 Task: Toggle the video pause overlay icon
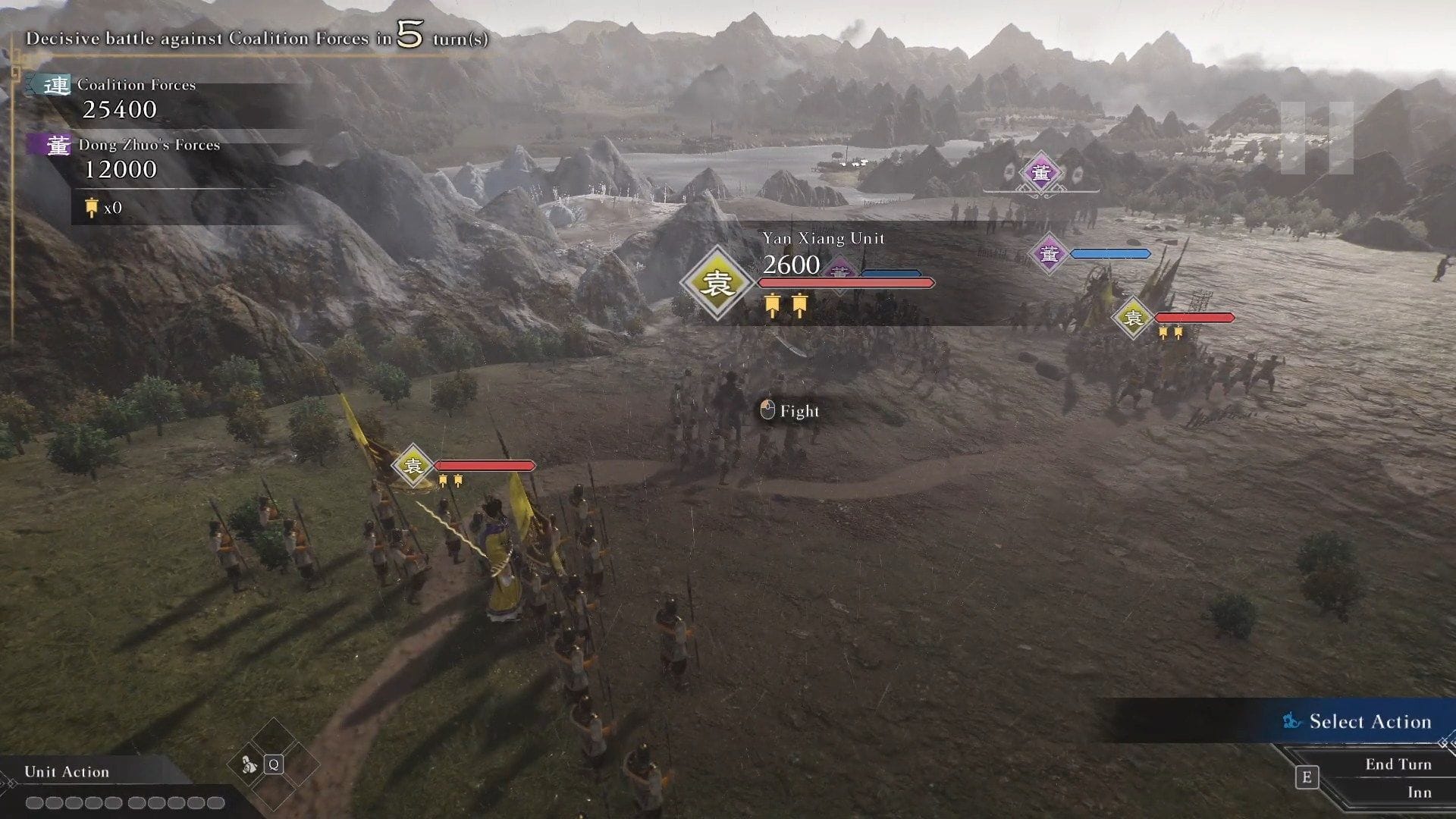tap(1316, 138)
